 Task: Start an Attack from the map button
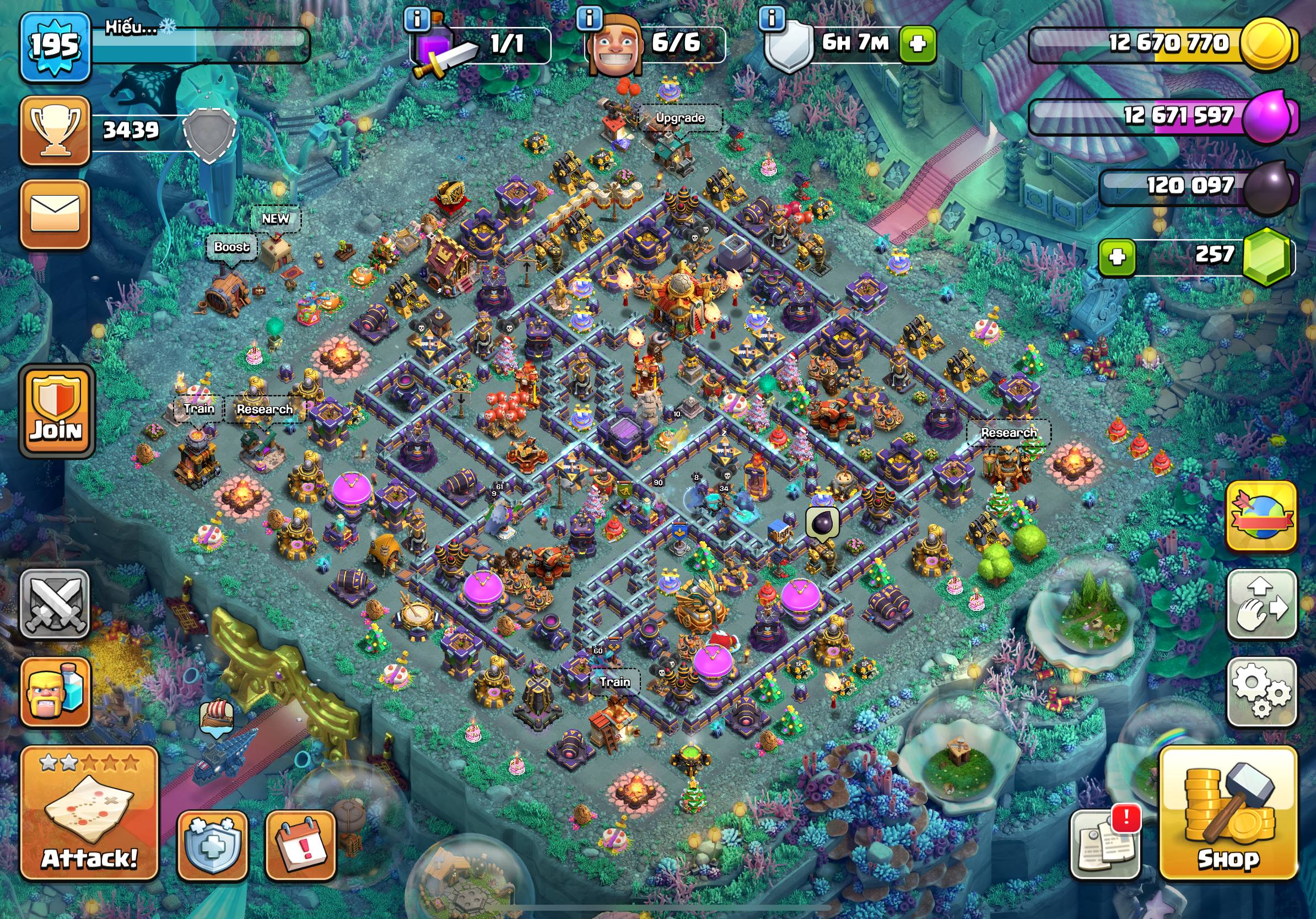[89, 813]
